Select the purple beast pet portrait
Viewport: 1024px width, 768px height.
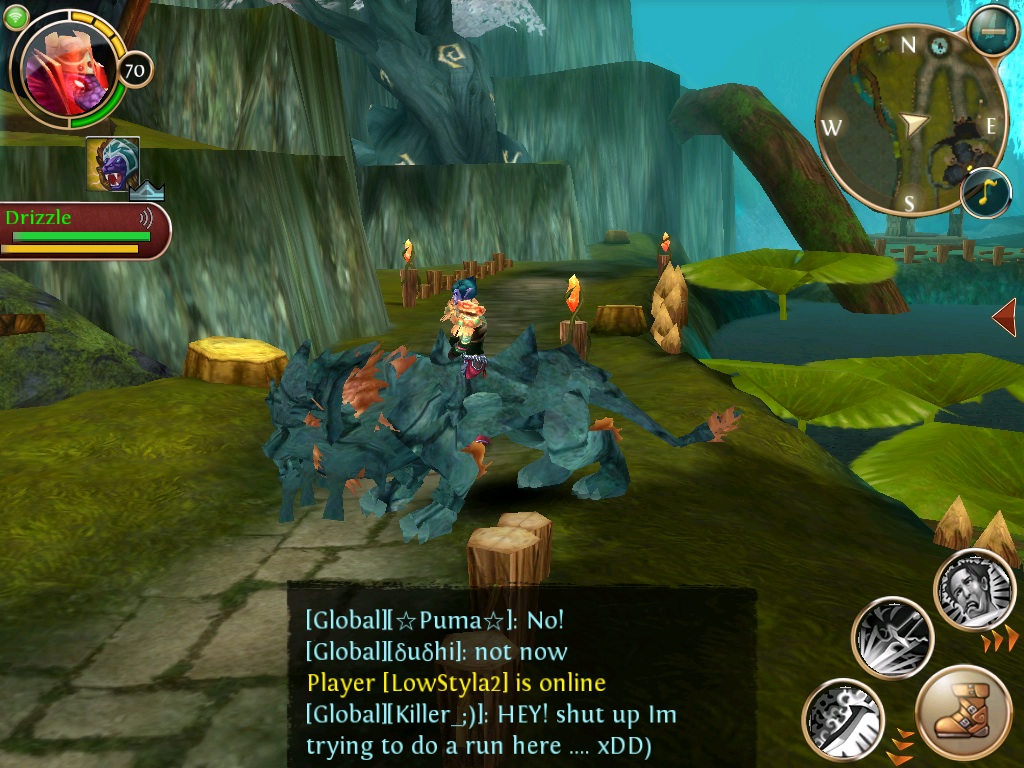coord(112,163)
